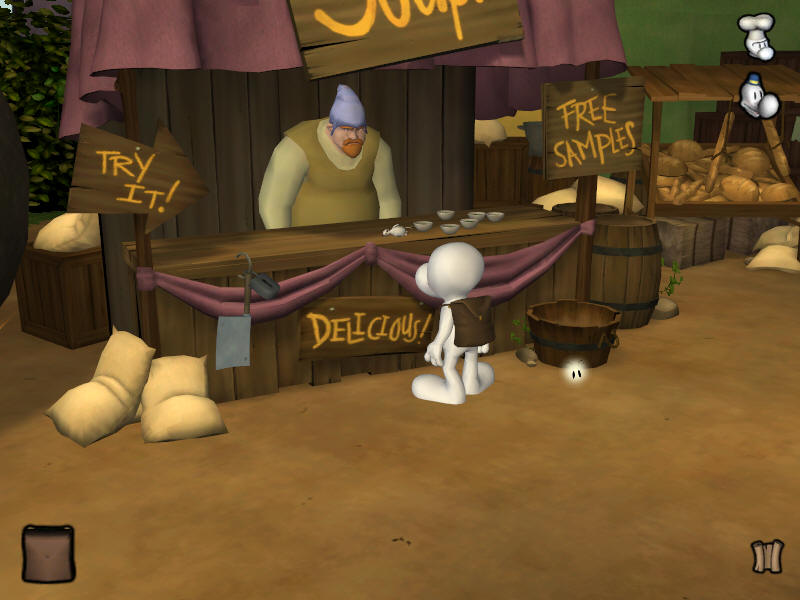Screen dimensions: 800x600
Task: Switch to the blue-hat Bone character
Action: 758,96
